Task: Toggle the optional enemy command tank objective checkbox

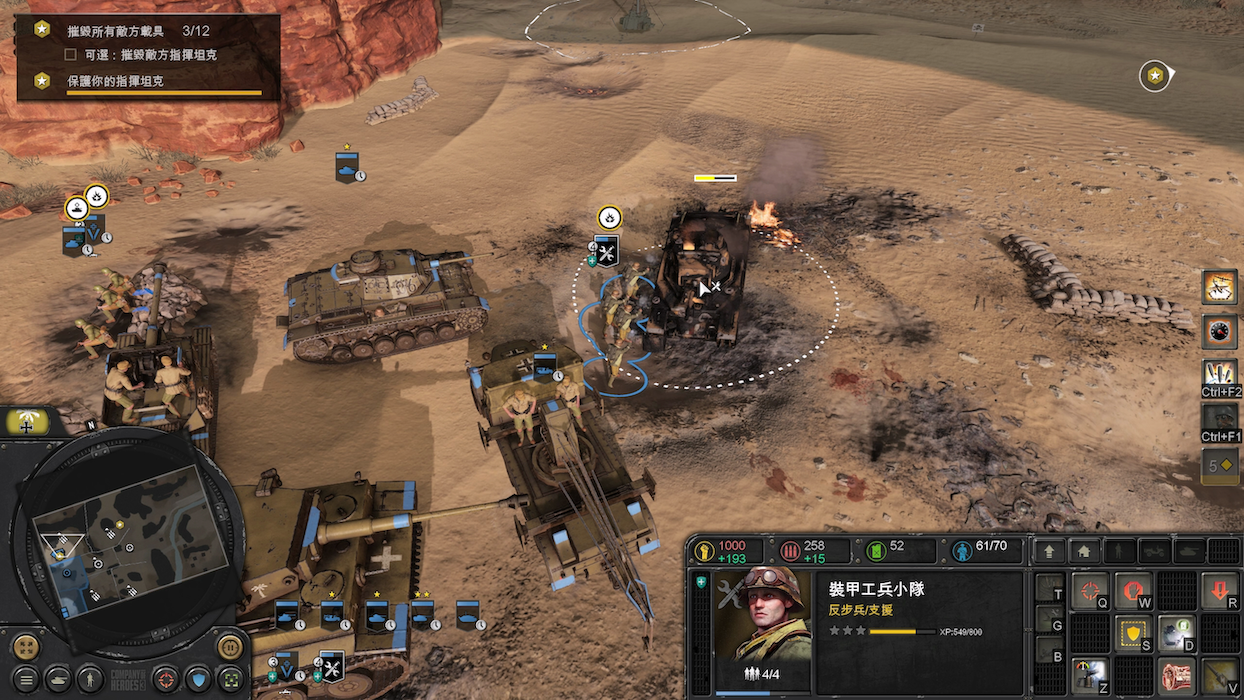Action: (x=71, y=54)
